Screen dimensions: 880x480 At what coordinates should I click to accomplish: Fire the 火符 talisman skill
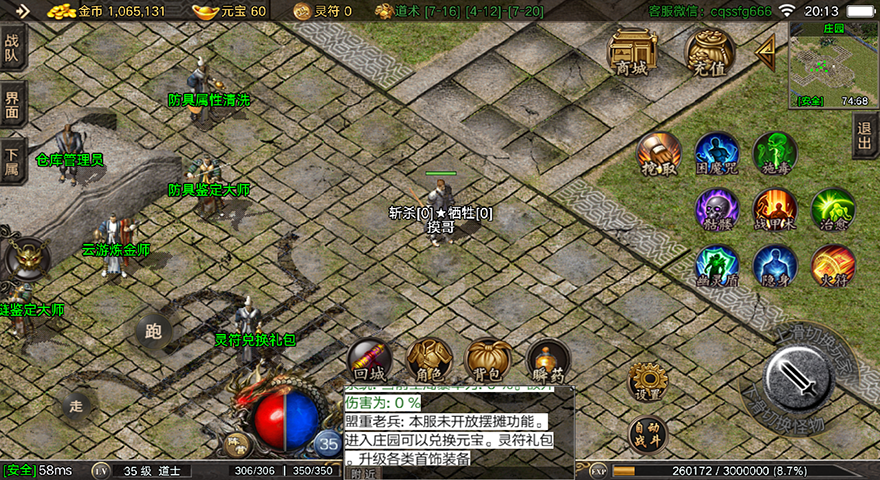pos(832,267)
